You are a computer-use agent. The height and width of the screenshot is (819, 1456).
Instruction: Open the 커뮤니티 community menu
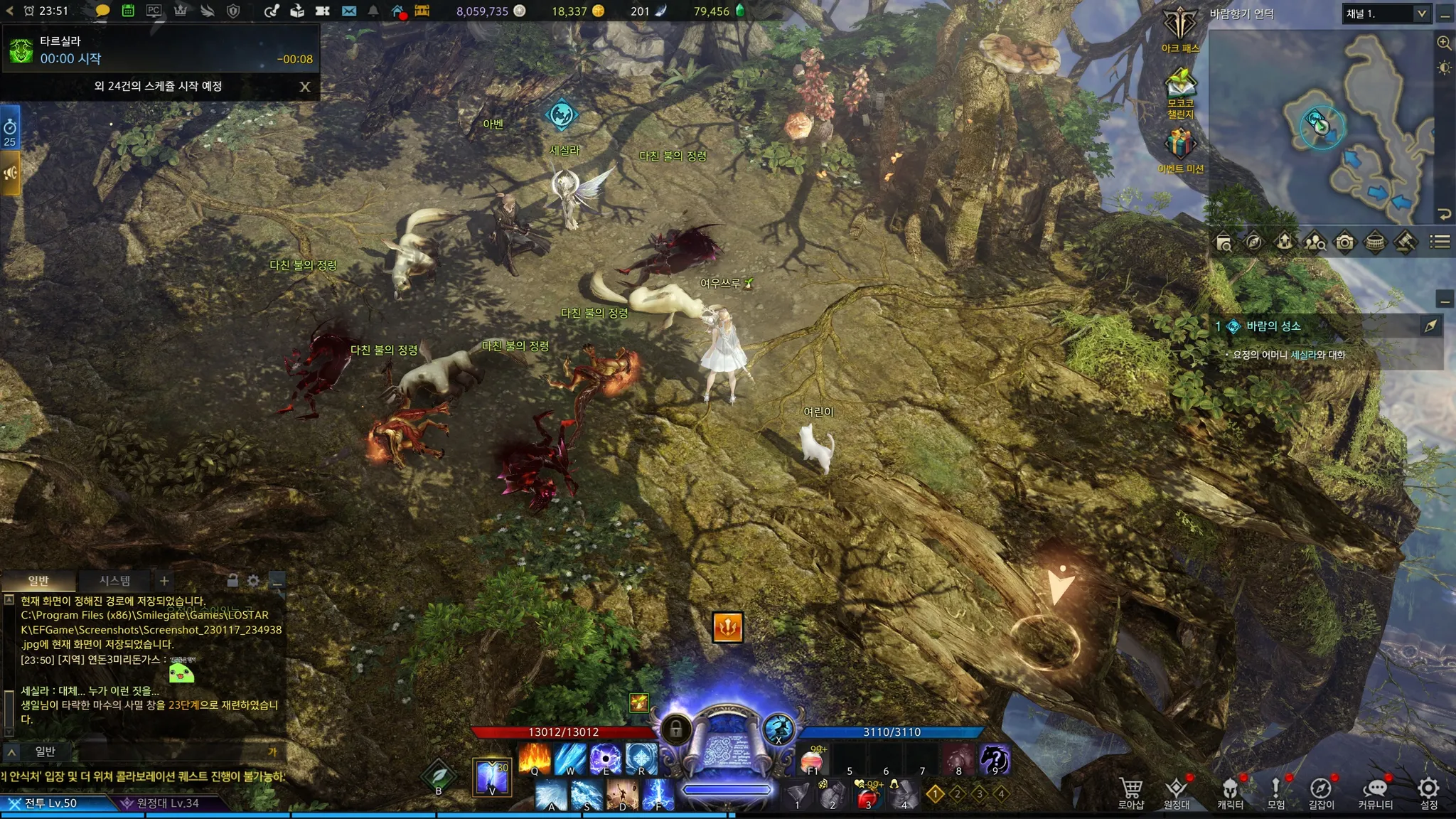(1376, 792)
